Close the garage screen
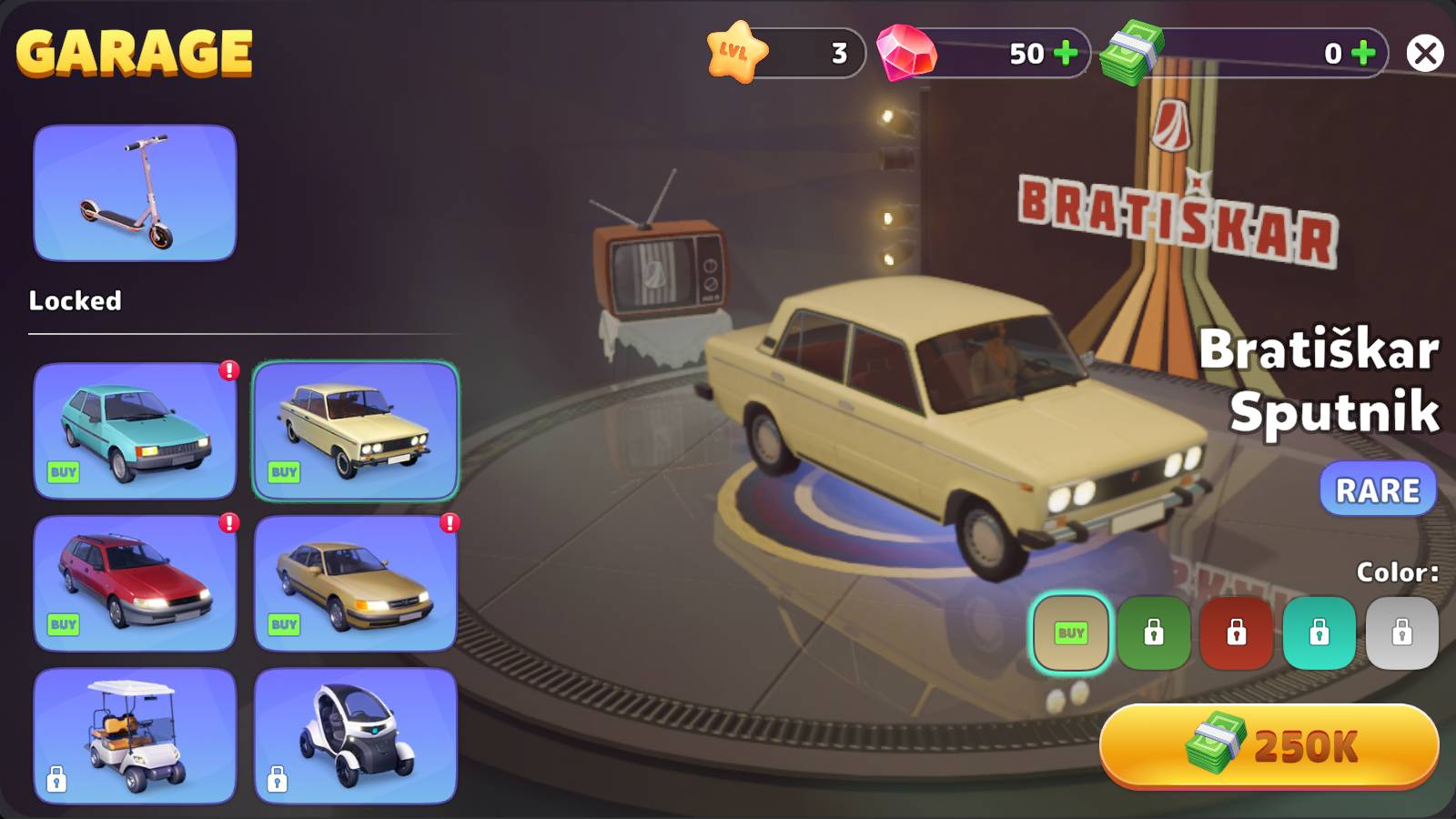Viewport: 1456px width, 819px height. [x=1424, y=54]
